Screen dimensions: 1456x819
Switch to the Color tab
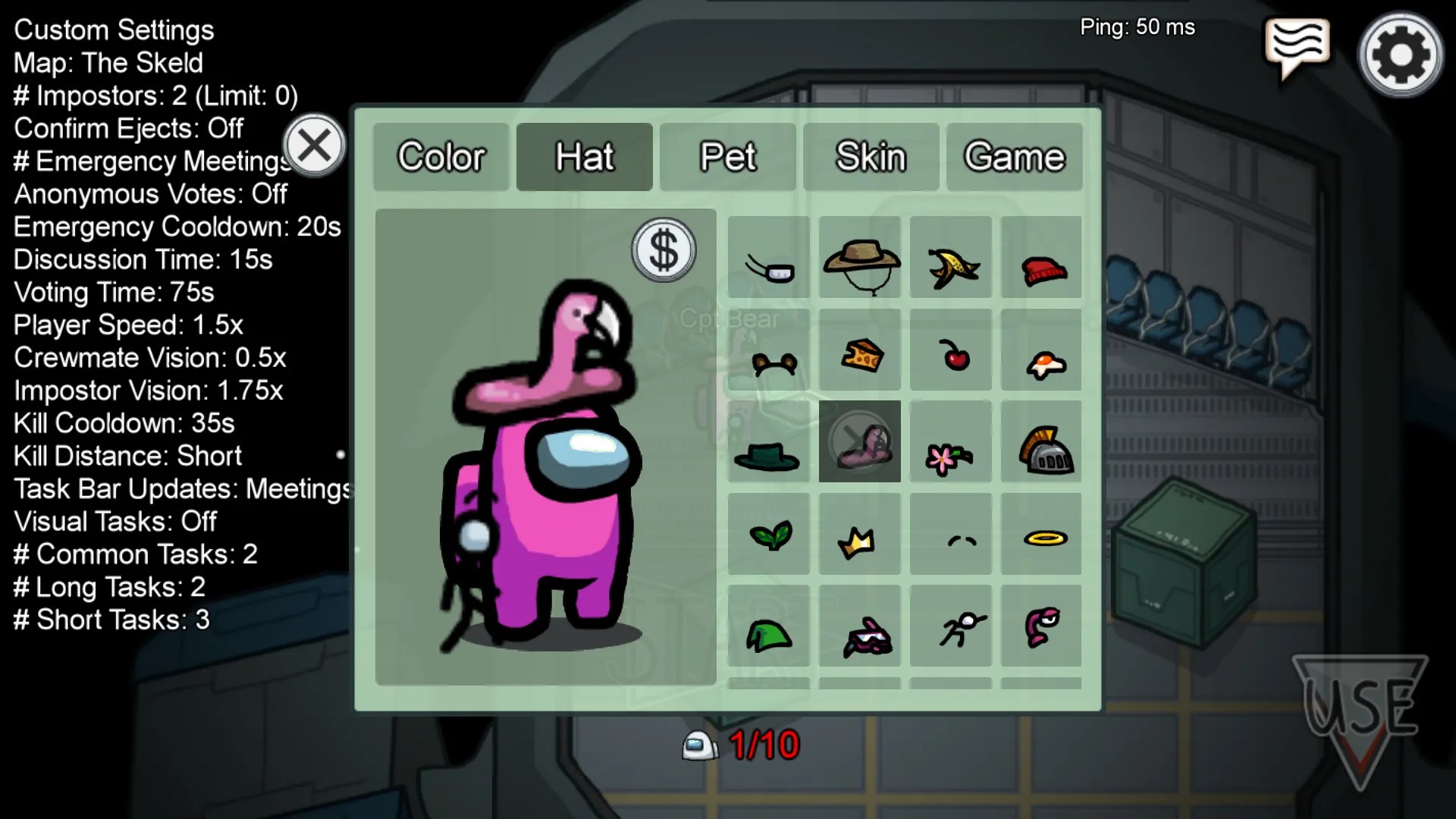(441, 157)
